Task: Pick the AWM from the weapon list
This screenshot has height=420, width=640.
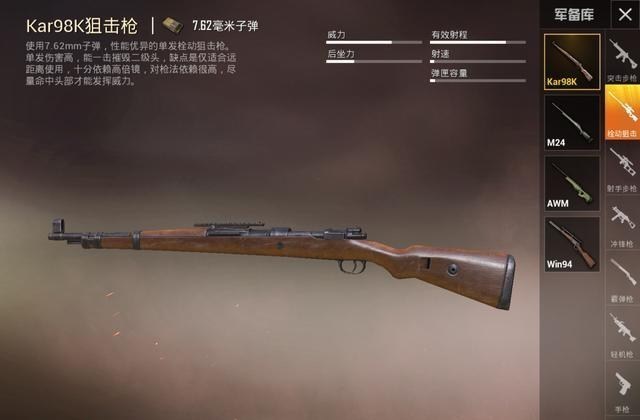Action: pos(572,183)
